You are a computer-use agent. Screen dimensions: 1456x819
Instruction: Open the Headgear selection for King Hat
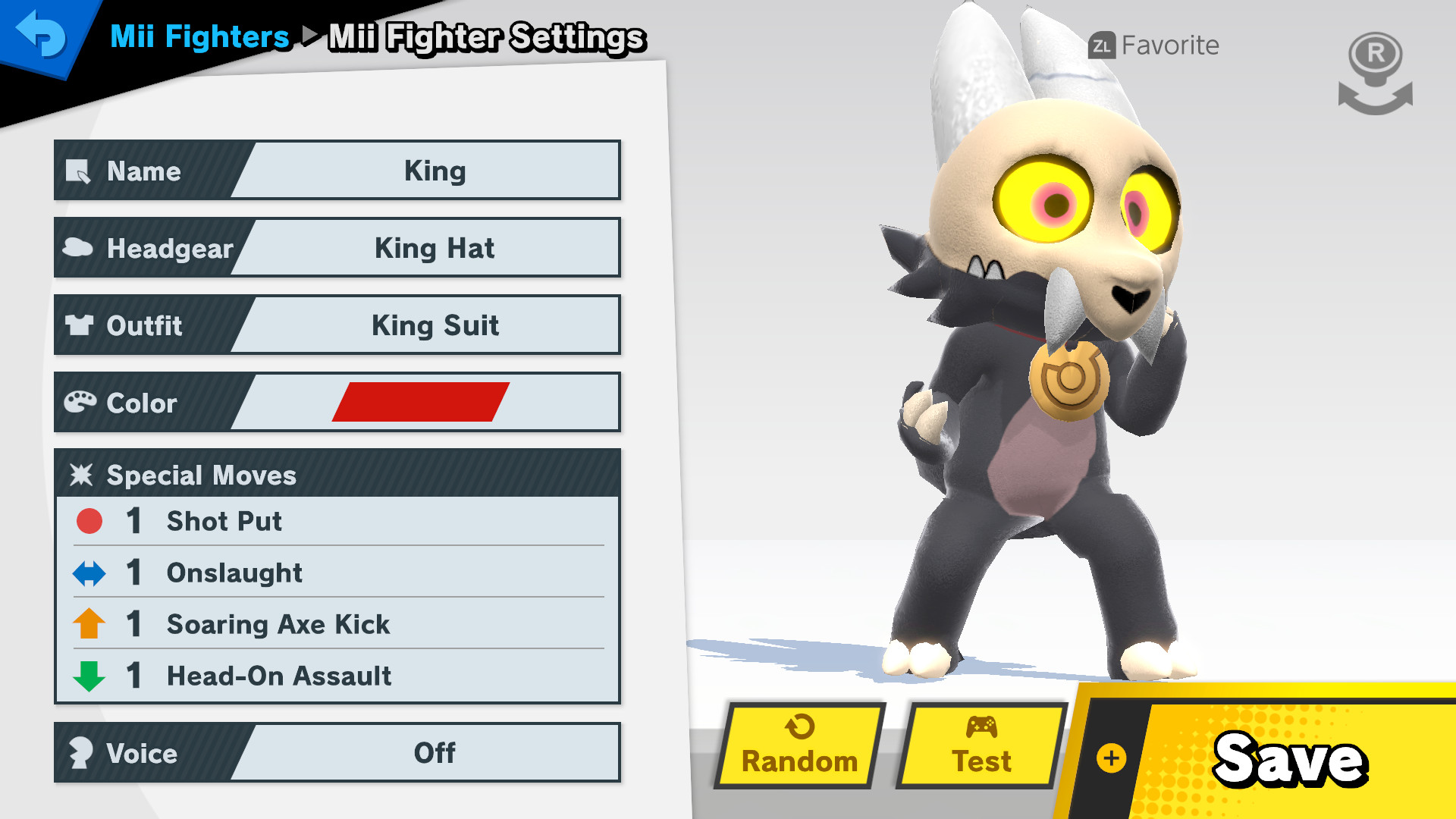(x=434, y=248)
